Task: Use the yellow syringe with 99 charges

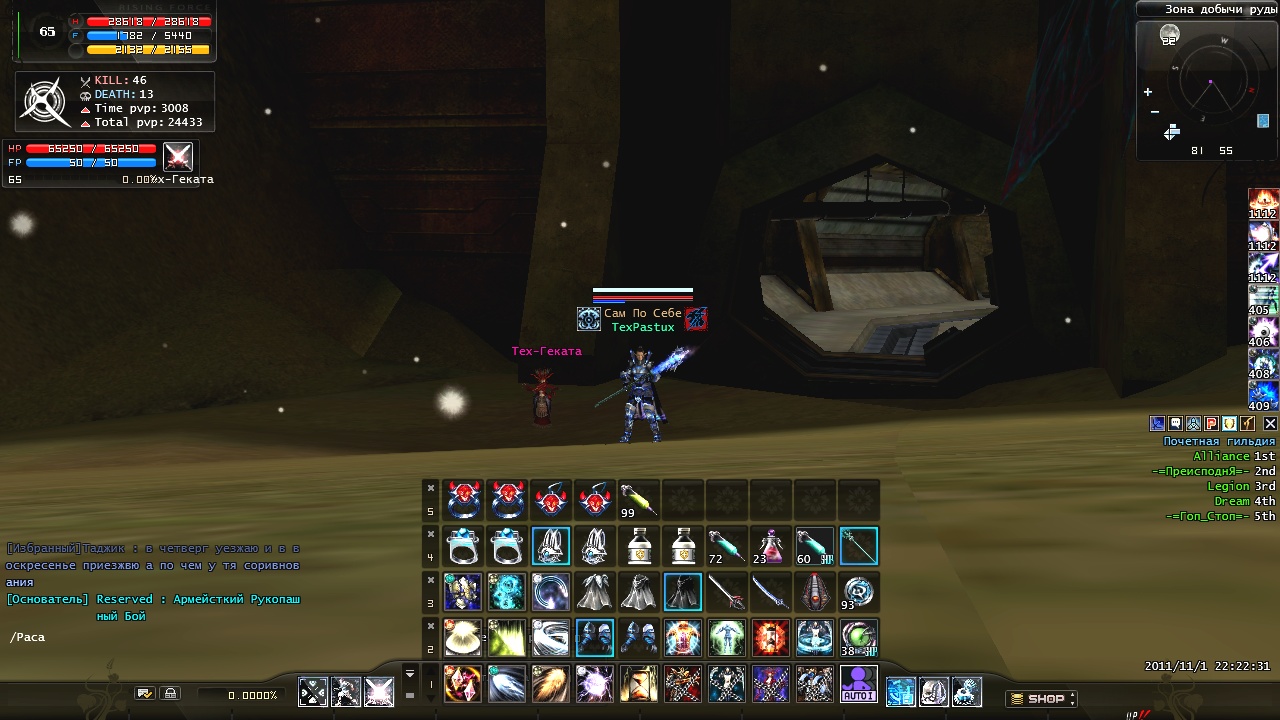Action: [638, 499]
